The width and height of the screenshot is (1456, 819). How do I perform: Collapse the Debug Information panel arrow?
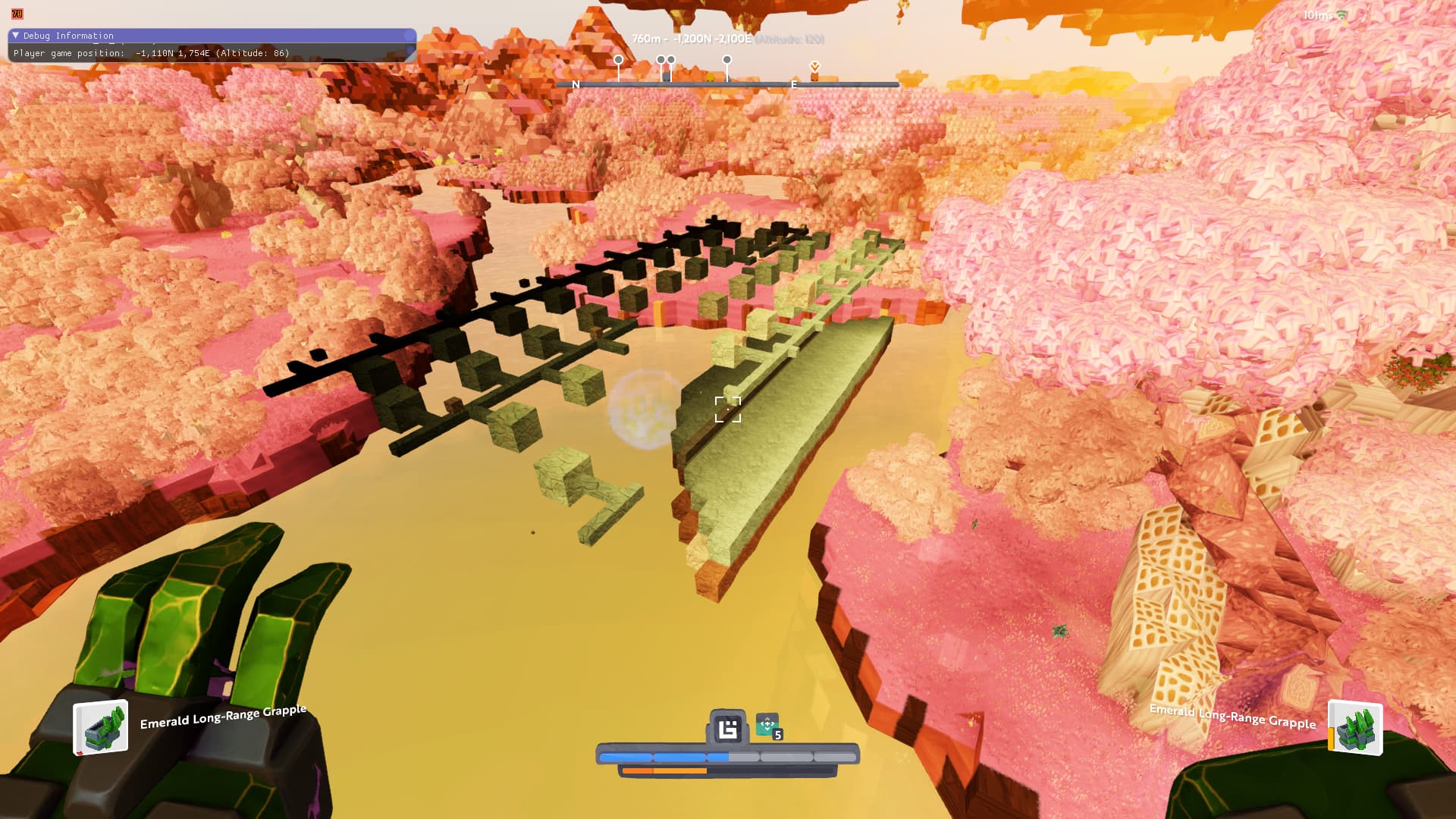(x=15, y=36)
